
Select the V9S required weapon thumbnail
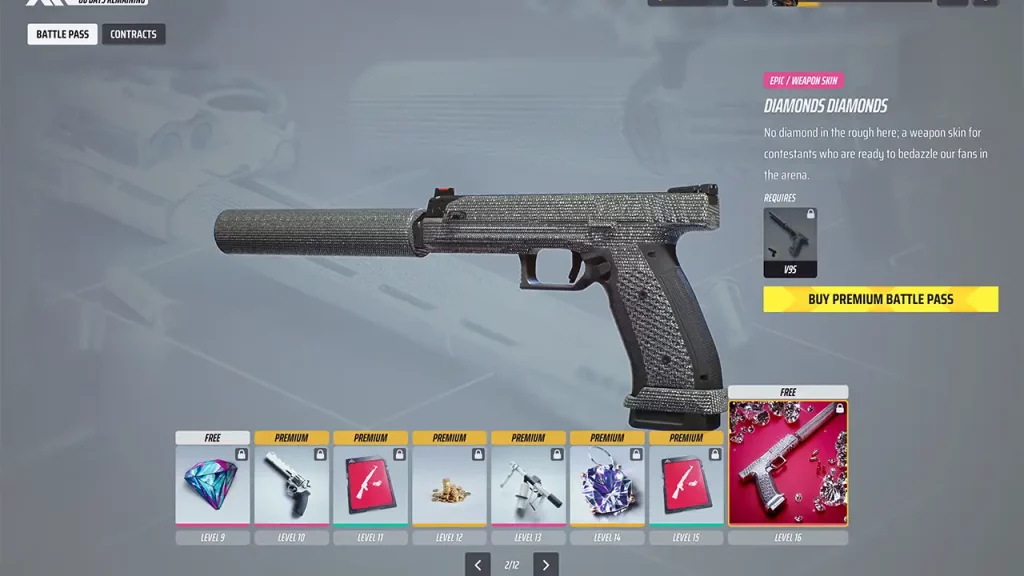(x=790, y=242)
